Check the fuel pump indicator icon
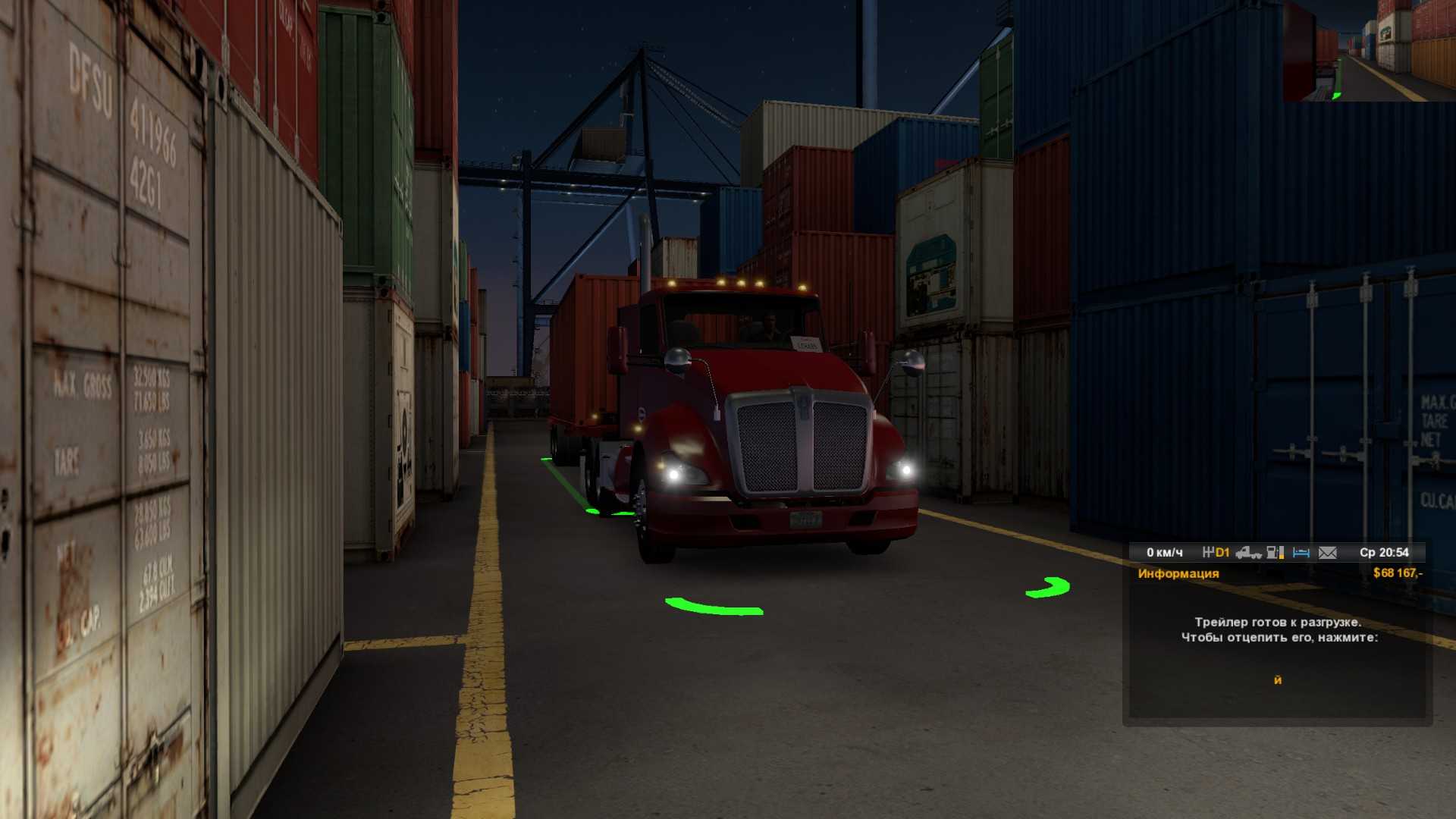Screen dimensions: 1456x819 click(x=1275, y=553)
